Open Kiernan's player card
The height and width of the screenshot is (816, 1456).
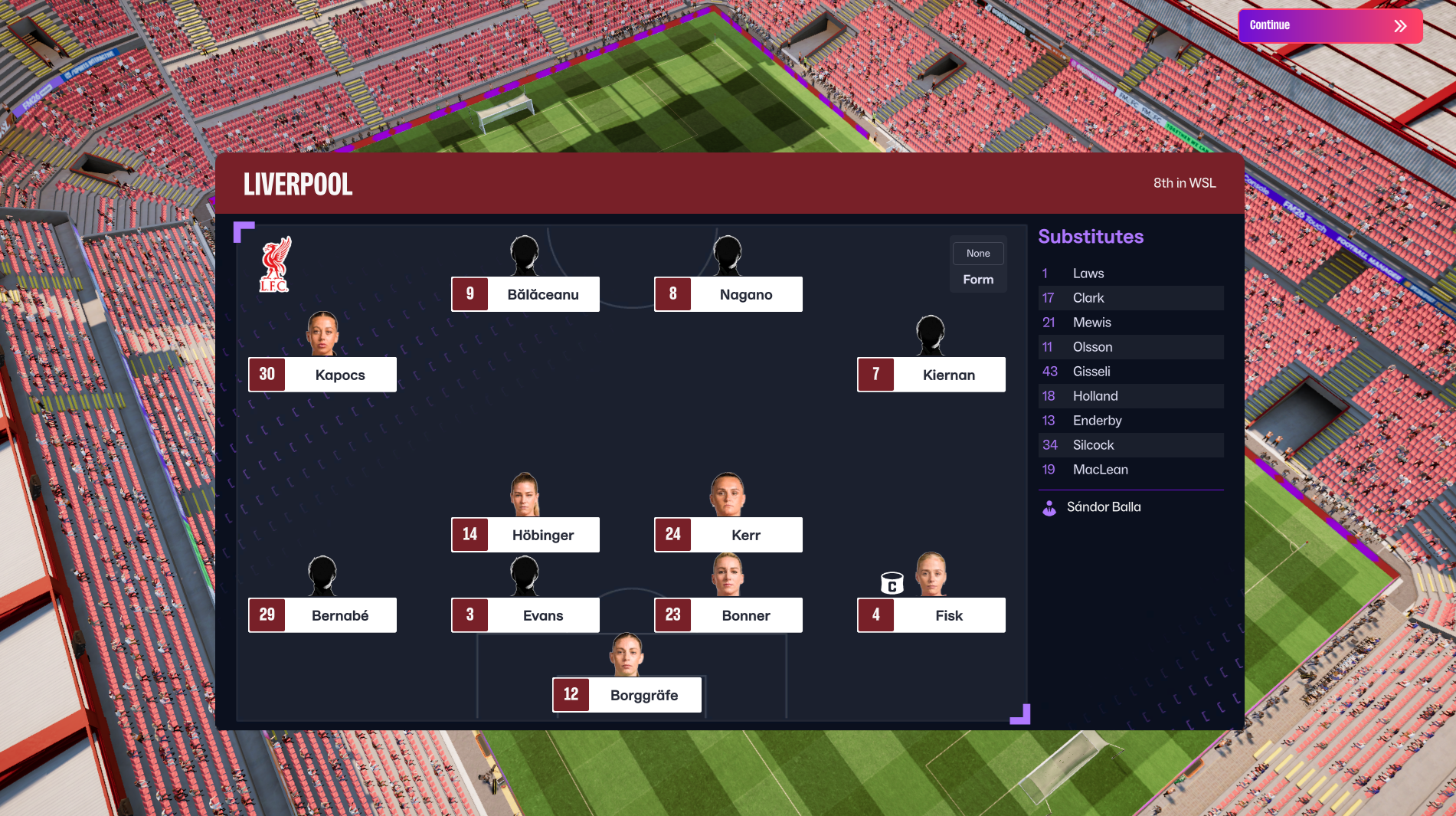(931, 375)
